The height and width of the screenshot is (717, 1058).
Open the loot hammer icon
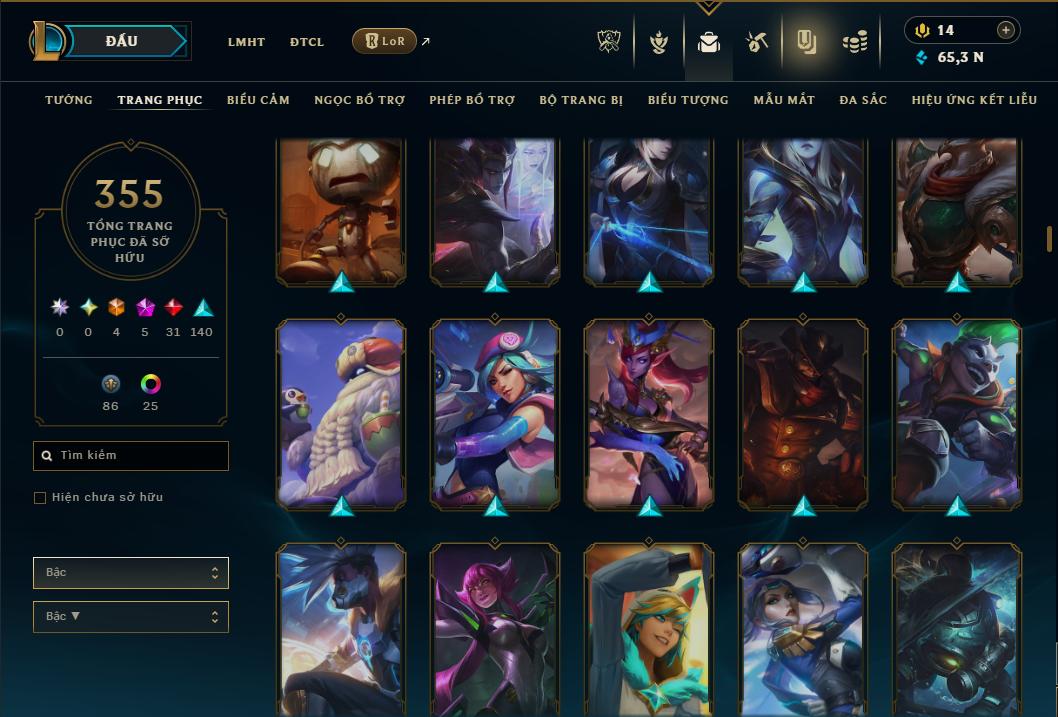click(756, 41)
